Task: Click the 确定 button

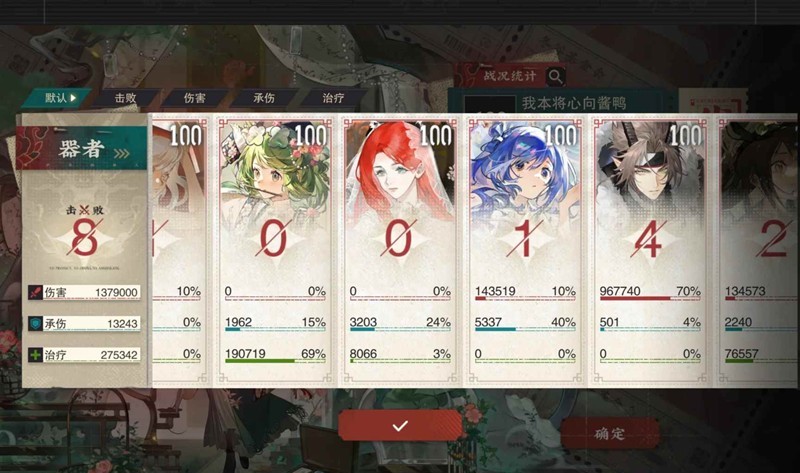Action: point(609,433)
